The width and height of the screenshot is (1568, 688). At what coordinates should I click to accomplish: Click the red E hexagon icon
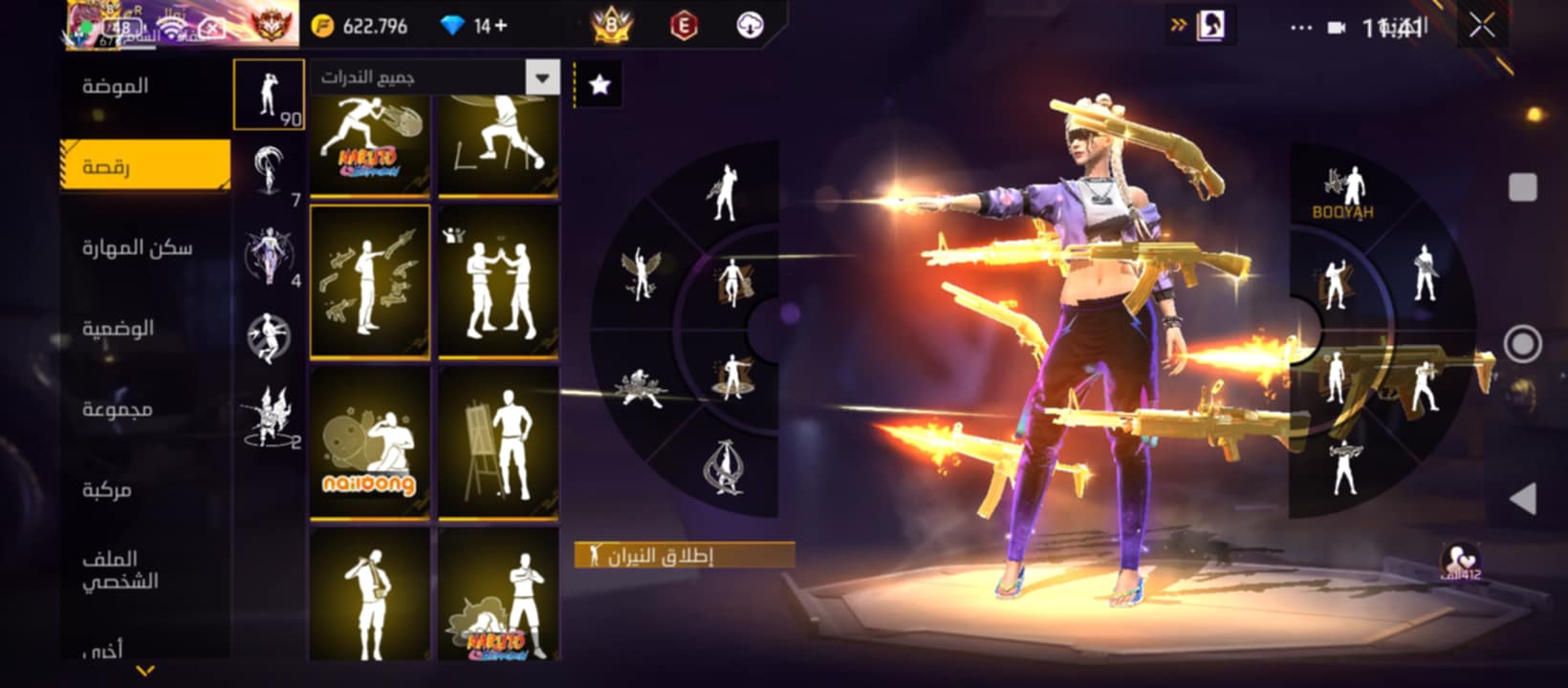click(x=683, y=26)
